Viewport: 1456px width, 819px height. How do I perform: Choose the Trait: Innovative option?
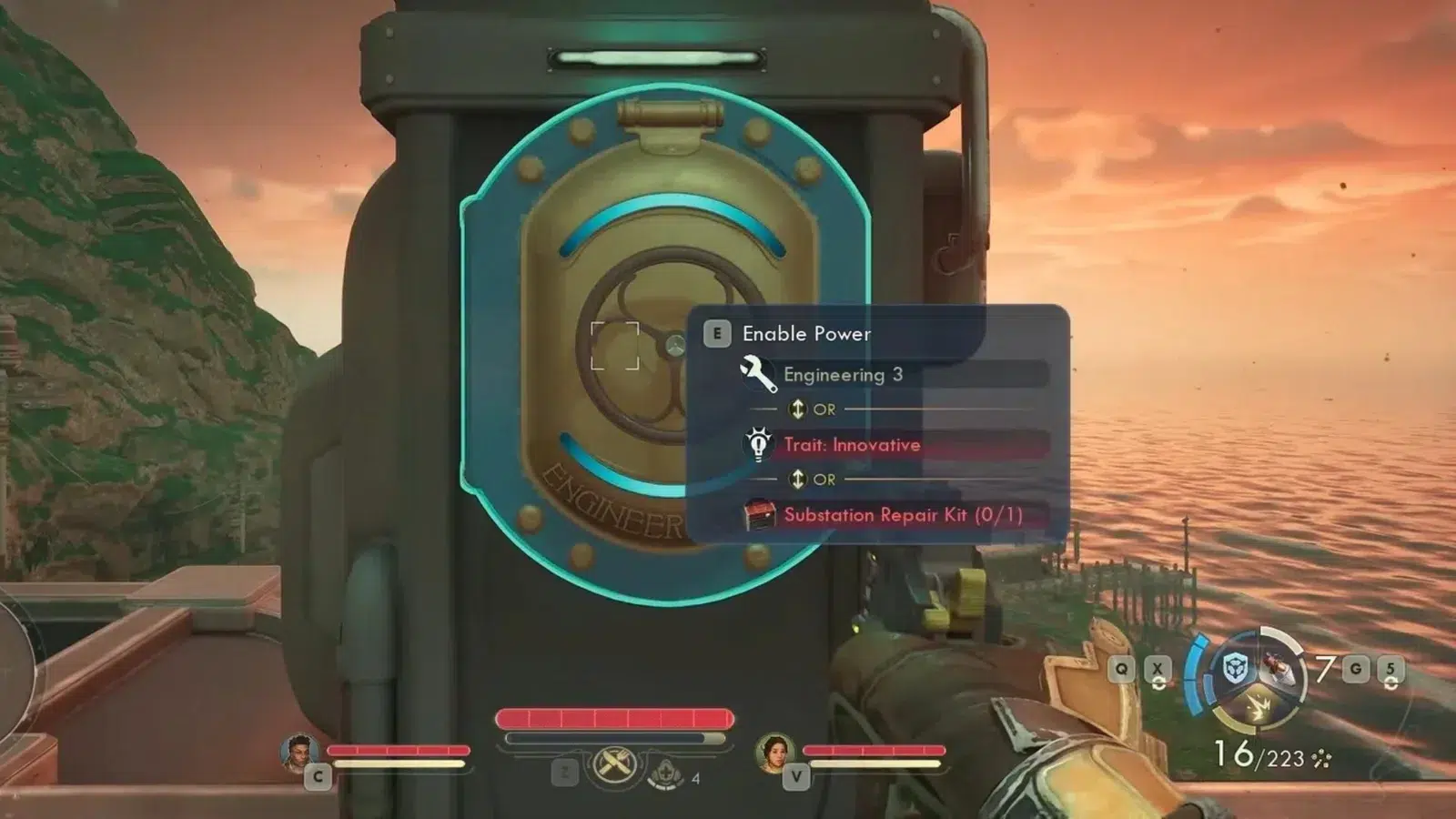(x=851, y=445)
